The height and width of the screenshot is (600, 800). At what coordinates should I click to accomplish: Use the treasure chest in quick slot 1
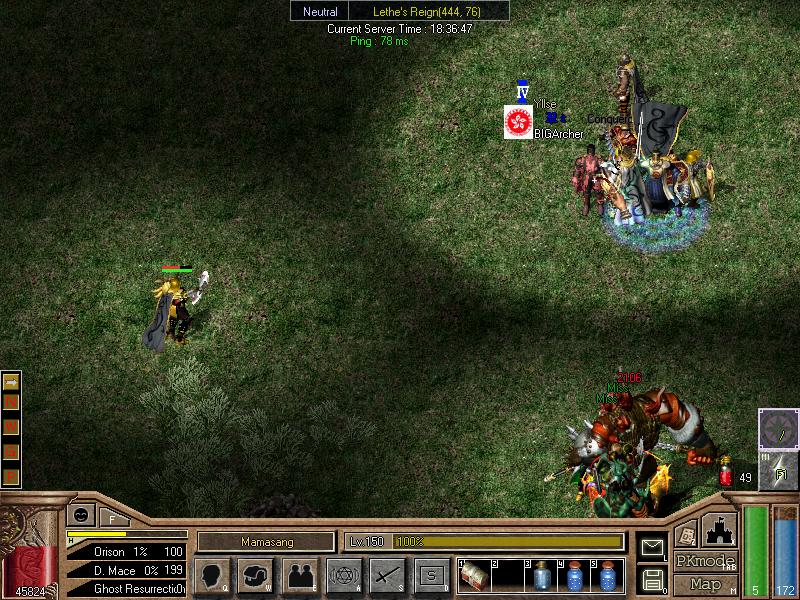pyautogui.click(x=474, y=576)
